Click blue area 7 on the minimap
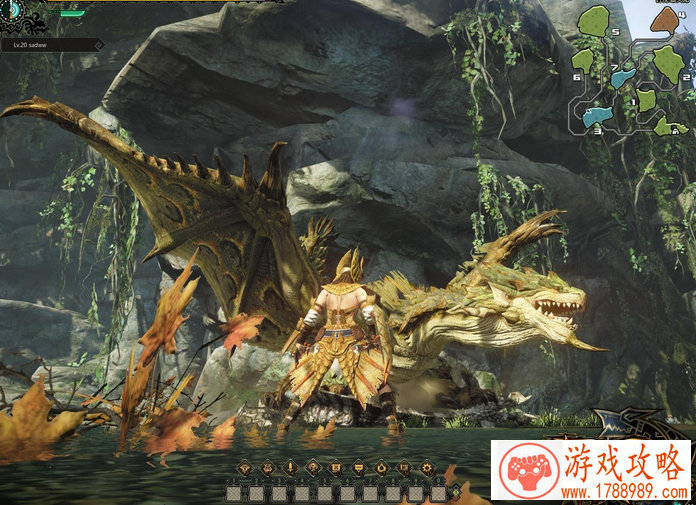Viewport: 696px width, 505px height. pos(624,76)
